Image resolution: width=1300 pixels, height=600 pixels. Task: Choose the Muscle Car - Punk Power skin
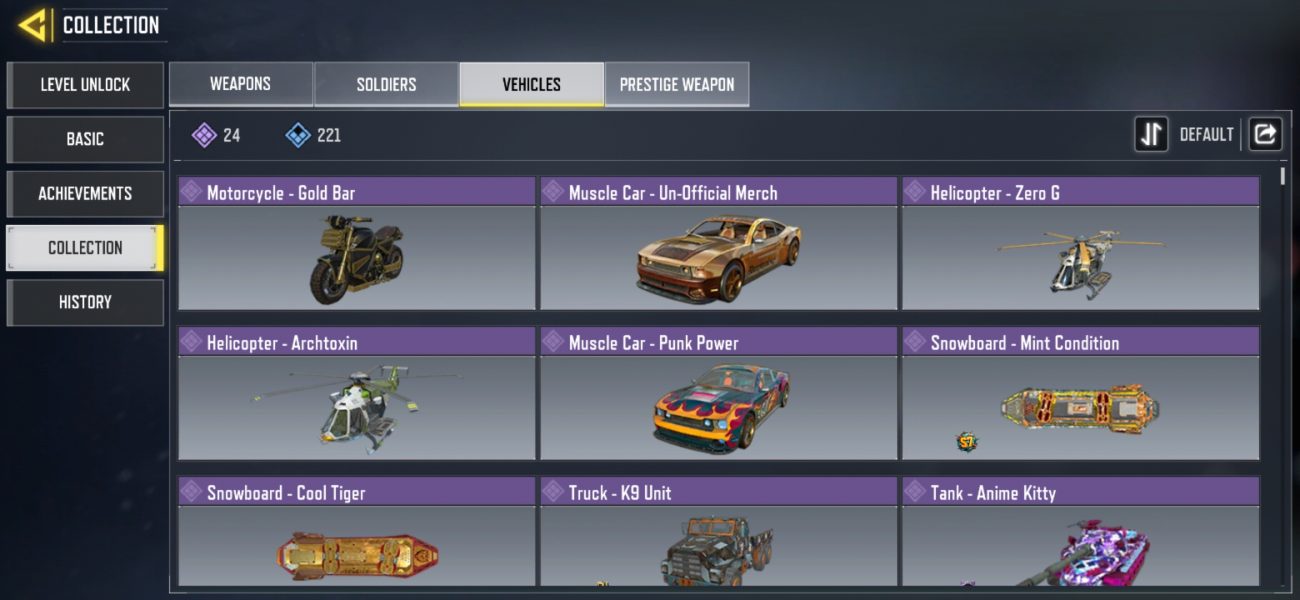pos(719,395)
